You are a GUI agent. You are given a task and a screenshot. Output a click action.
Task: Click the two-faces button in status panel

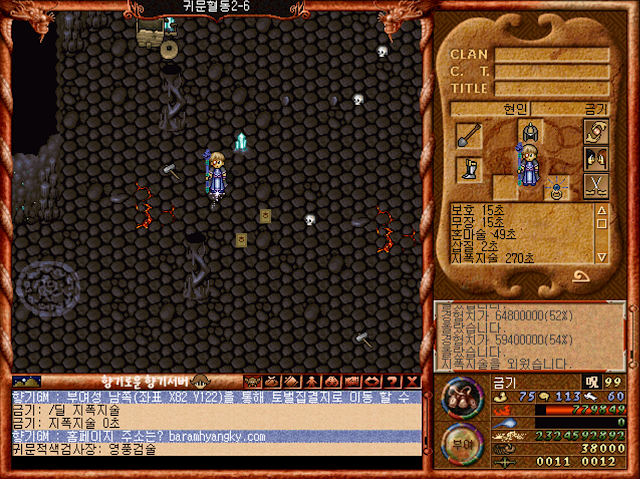(x=596, y=158)
